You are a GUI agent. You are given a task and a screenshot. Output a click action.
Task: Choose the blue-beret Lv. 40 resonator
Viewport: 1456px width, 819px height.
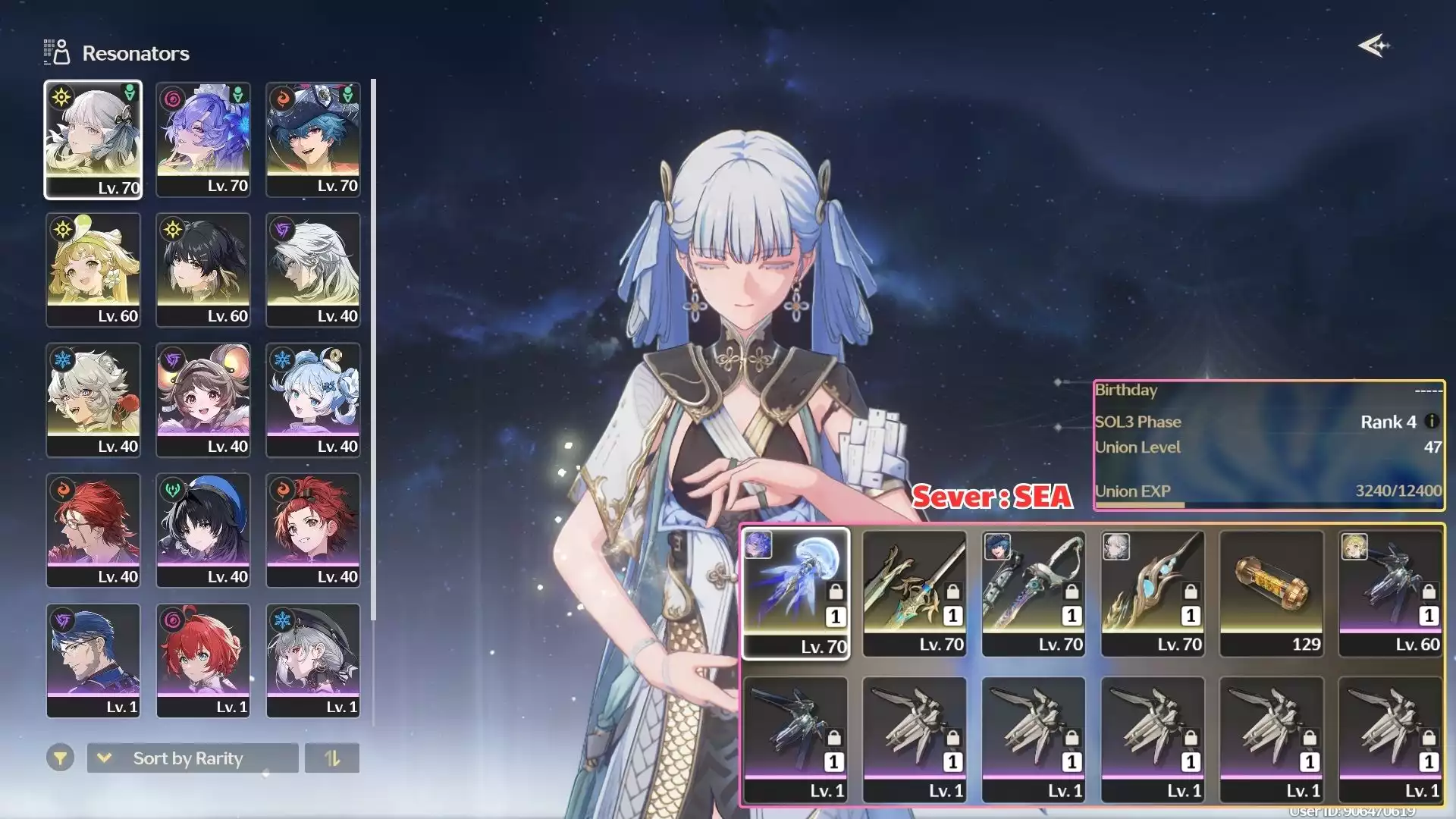coord(203,531)
